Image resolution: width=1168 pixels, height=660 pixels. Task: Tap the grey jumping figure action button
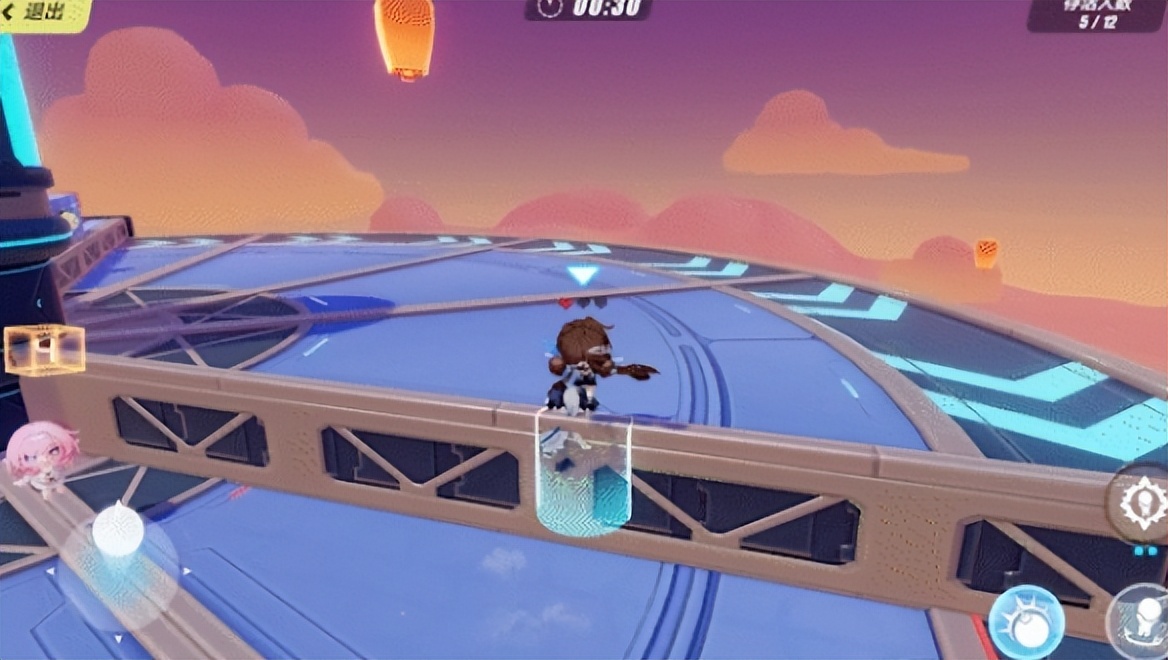[1142, 620]
